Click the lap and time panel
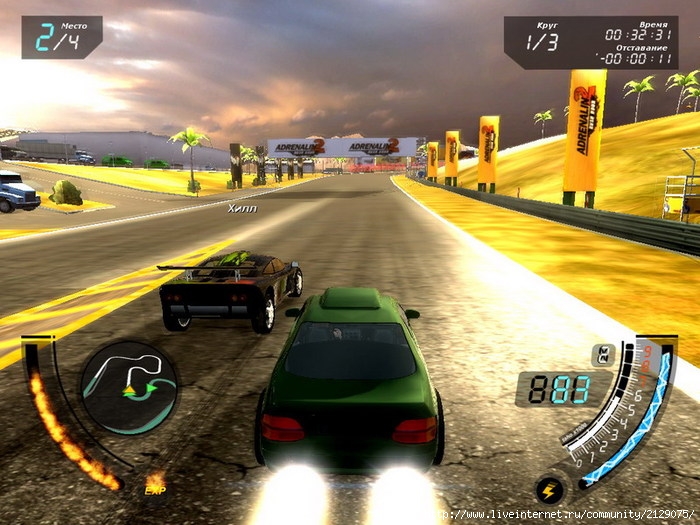 590,42
